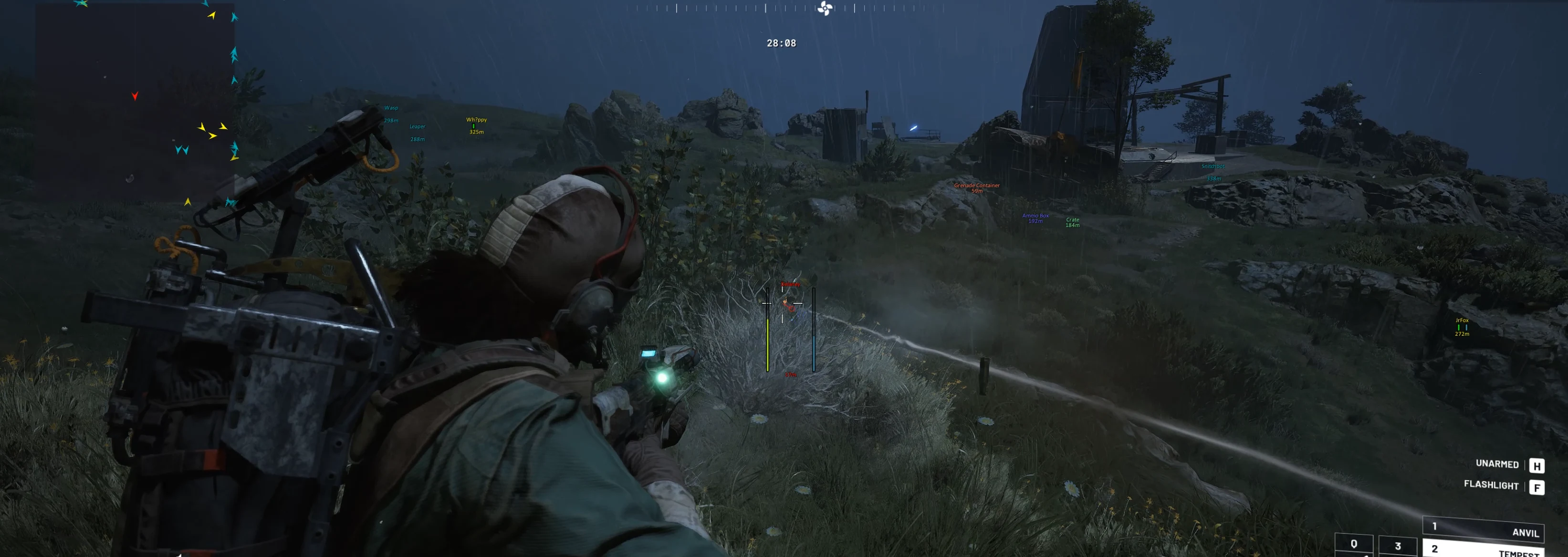Select the compass heading icon
The width and height of the screenshot is (1568, 557).
[825, 9]
